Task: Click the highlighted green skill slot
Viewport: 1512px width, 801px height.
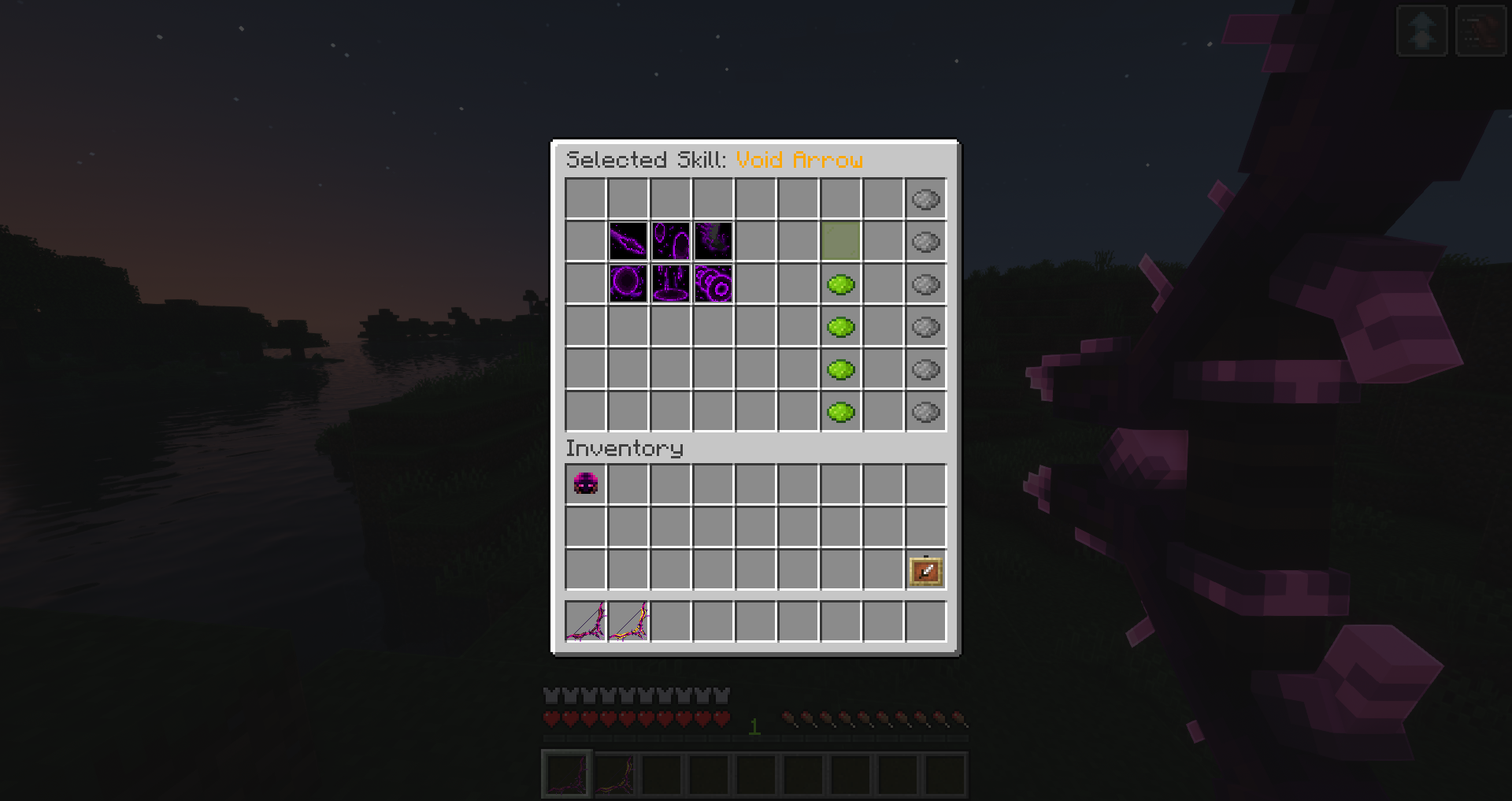Action: (841, 242)
